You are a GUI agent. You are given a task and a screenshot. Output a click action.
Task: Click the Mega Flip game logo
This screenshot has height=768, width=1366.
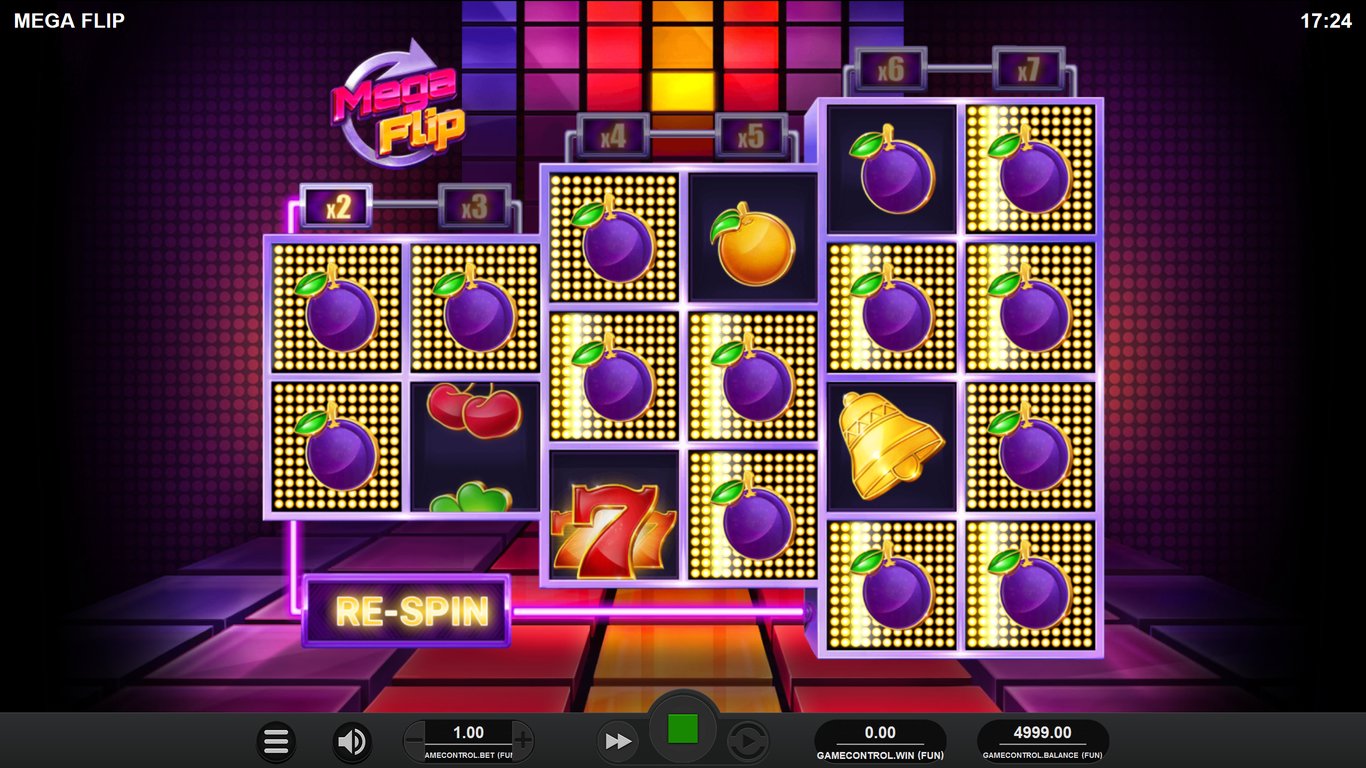(398, 110)
